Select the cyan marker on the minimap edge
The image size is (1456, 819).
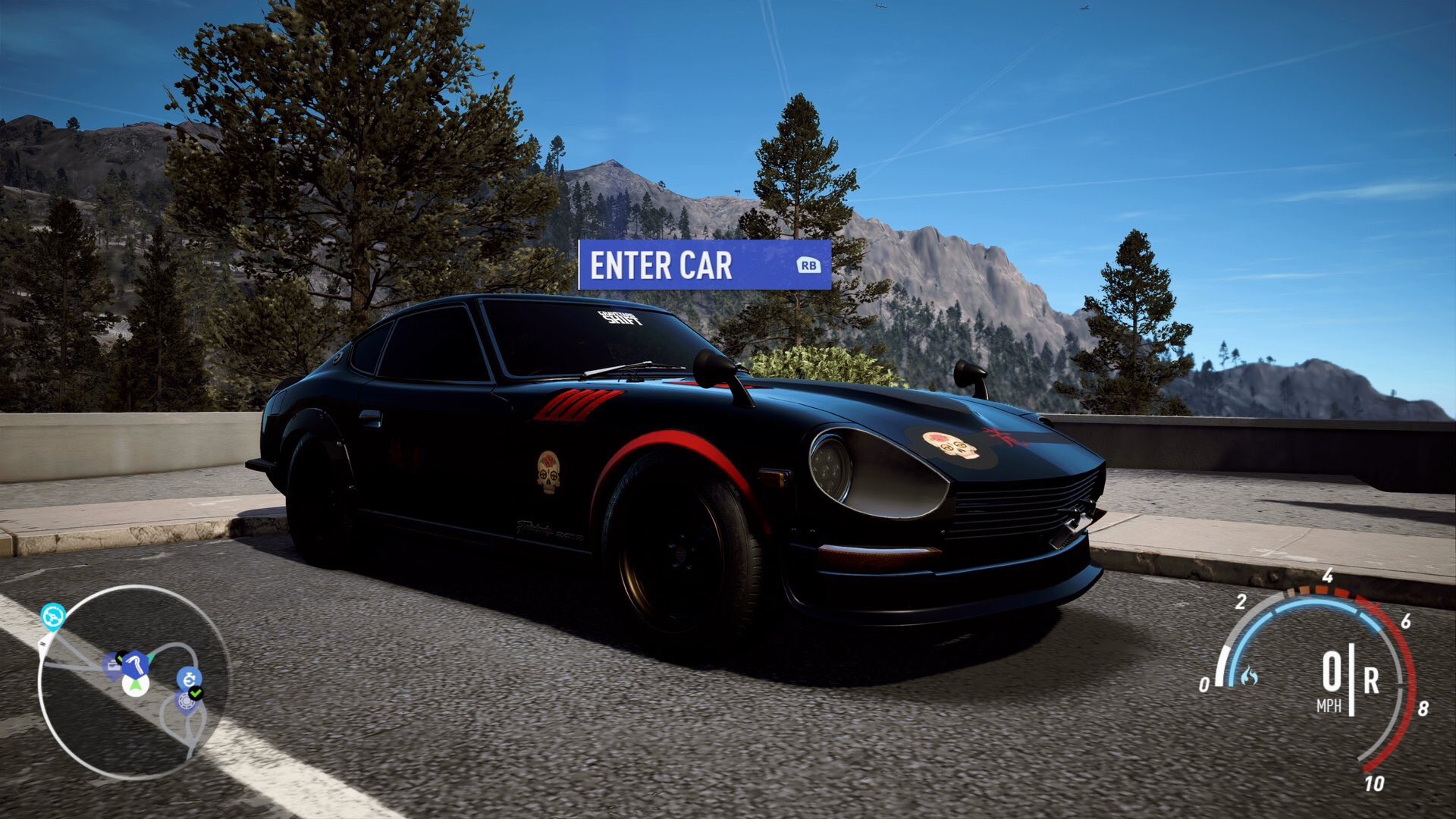click(x=53, y=617)
